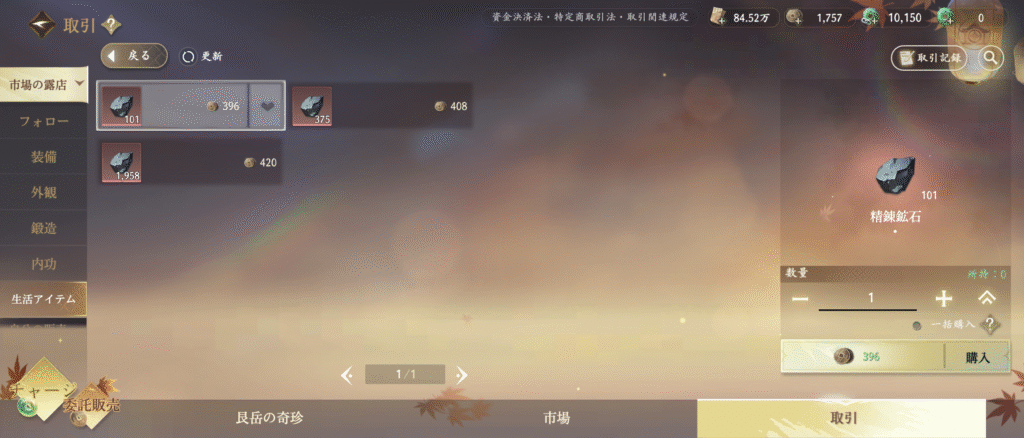This screenshot has height=438, width=1024.
Task: Open the 取引記録 trade history
Action: [x=929, y=58]
